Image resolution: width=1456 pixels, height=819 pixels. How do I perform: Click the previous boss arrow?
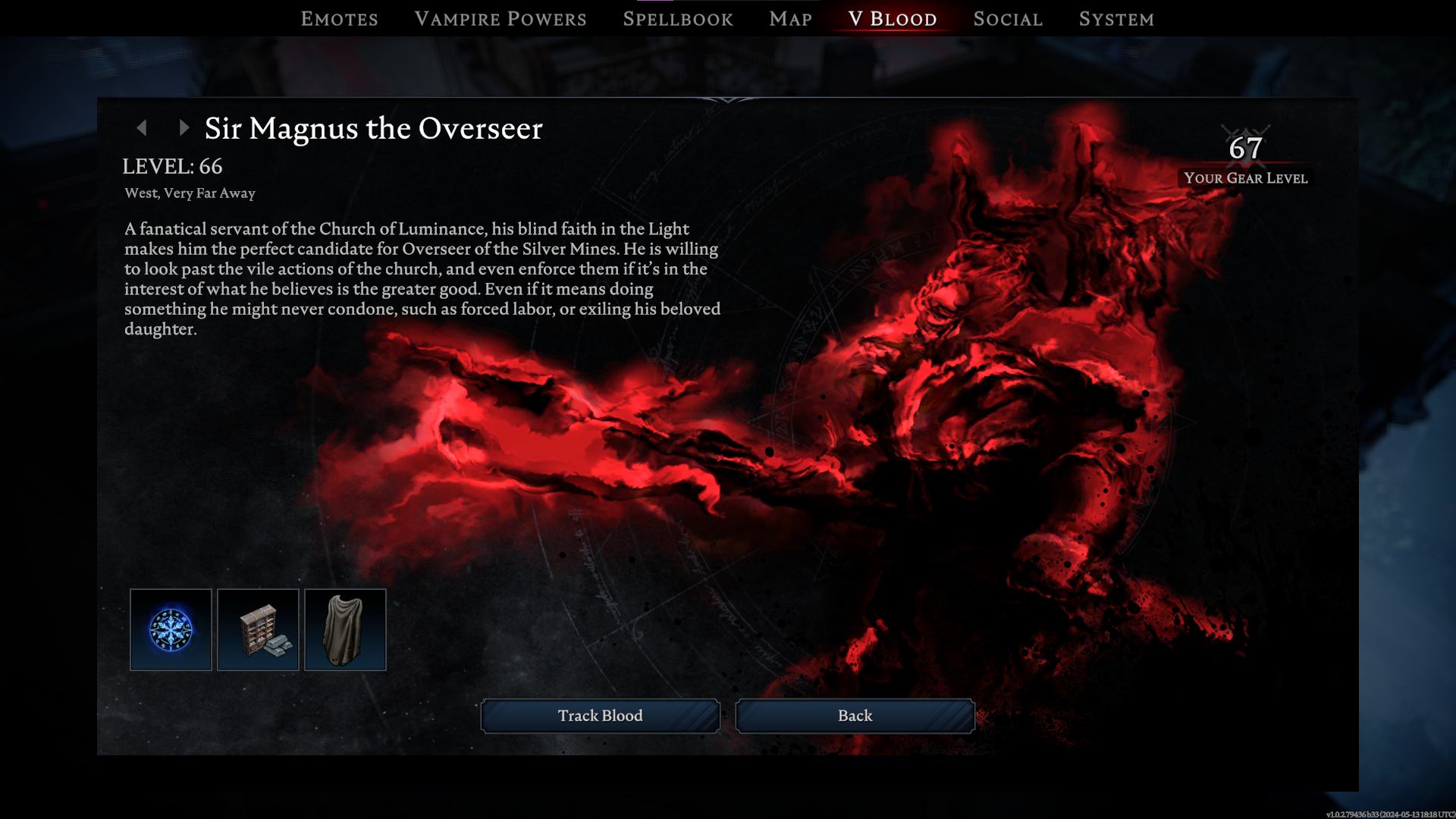coord(143,128)
